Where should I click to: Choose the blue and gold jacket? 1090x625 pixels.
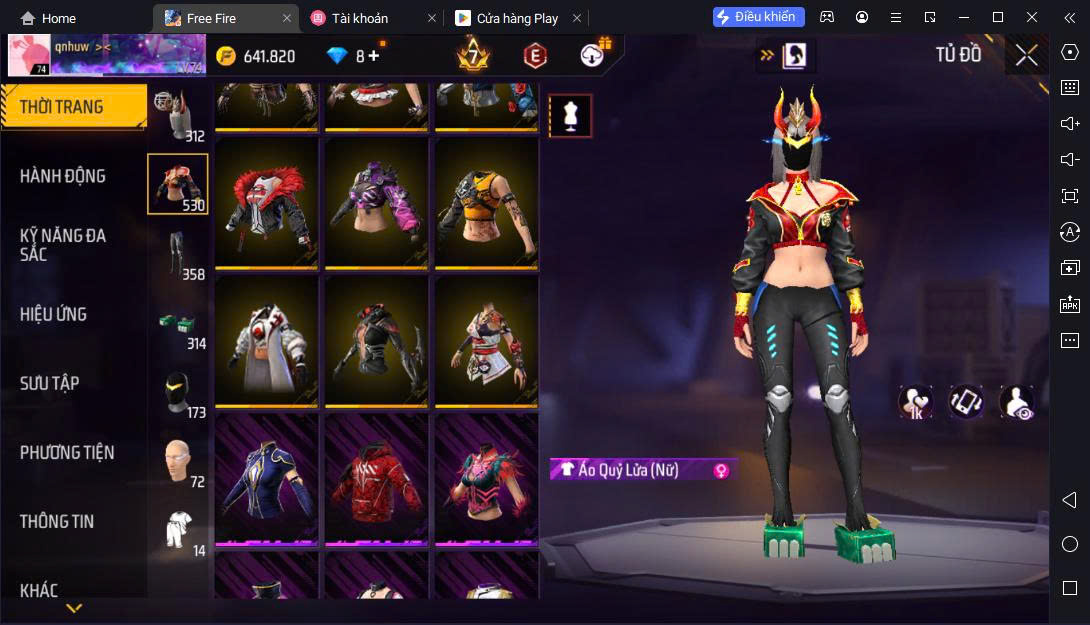266,479
